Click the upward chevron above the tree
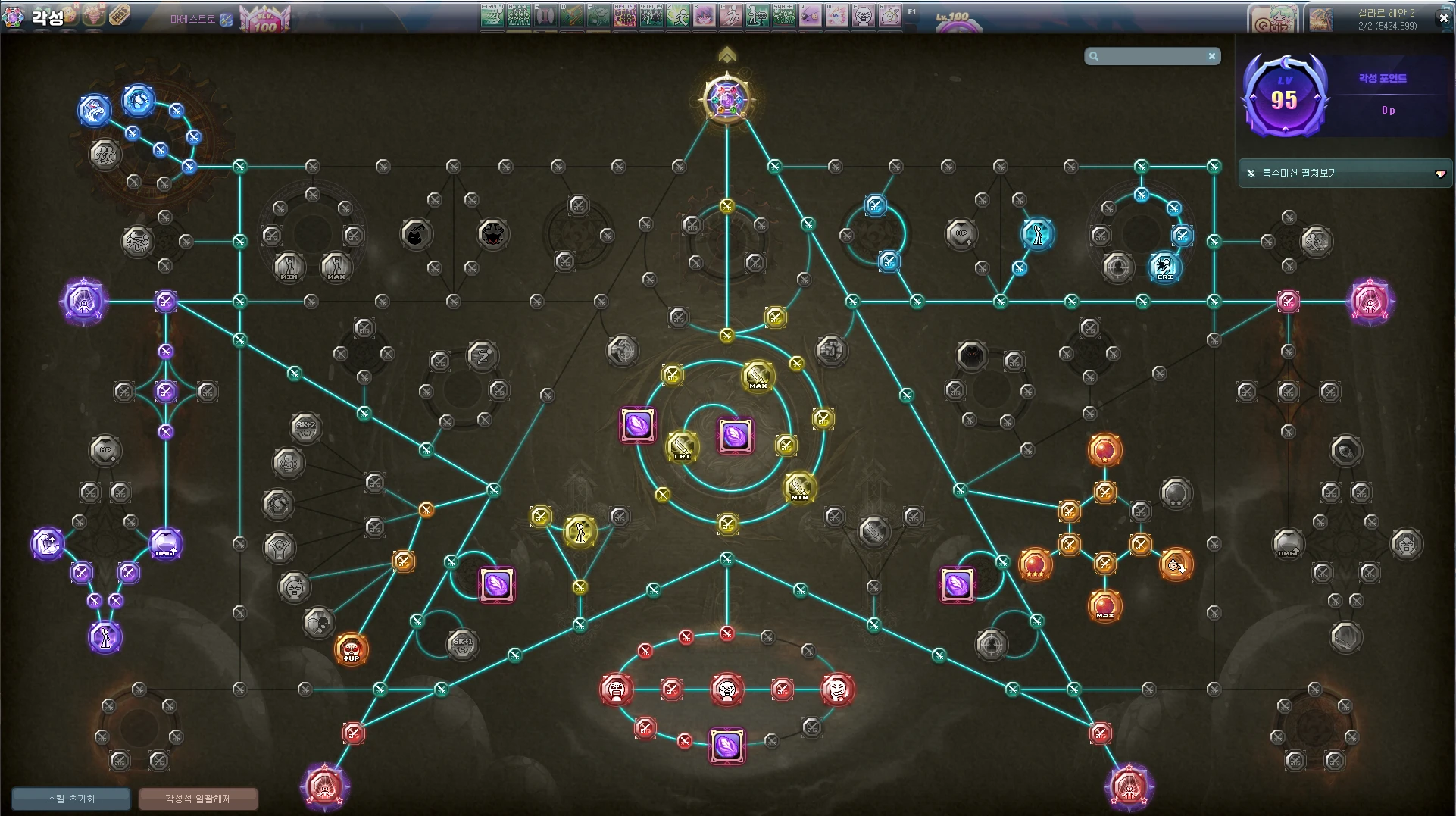Image resolution: width=1456 pixels, height=816 pixels. pyautogui.click(x=726, y=55)
